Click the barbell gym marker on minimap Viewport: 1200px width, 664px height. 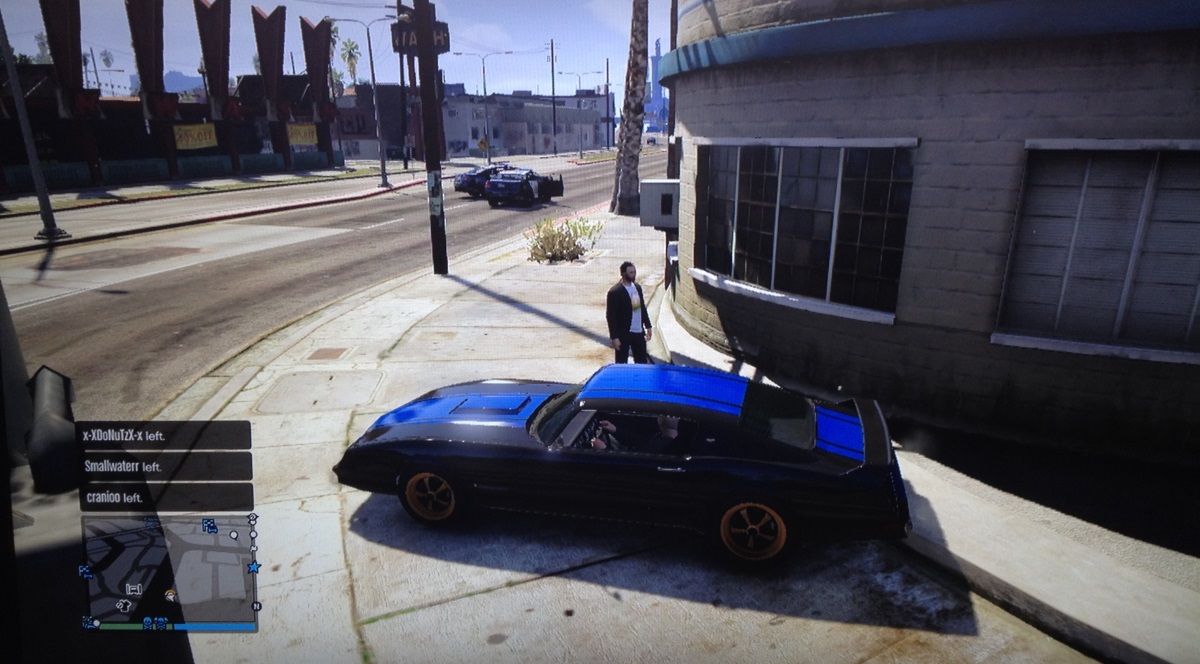click(134, 588)
